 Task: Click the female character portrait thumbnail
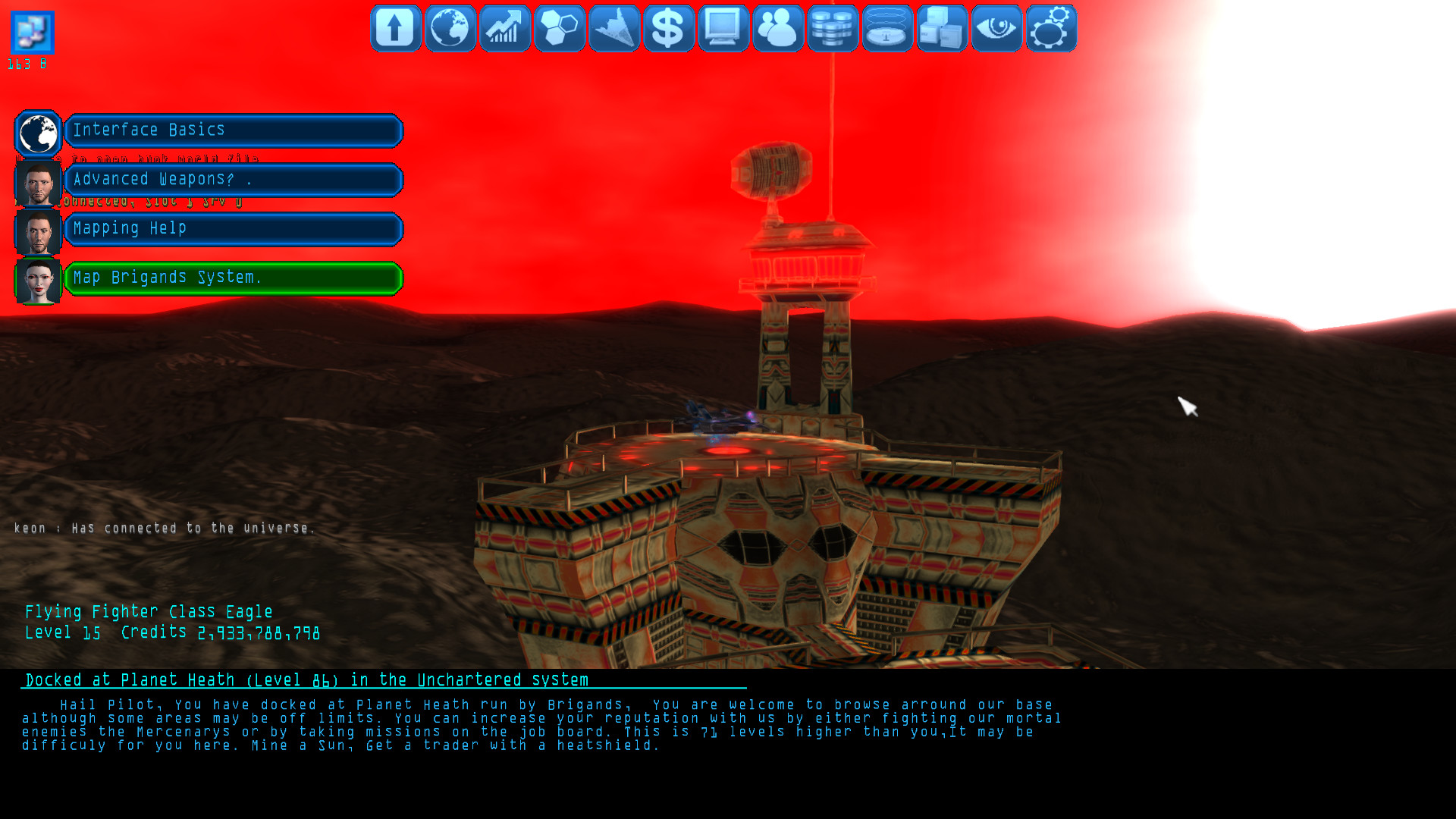(38, 281)
